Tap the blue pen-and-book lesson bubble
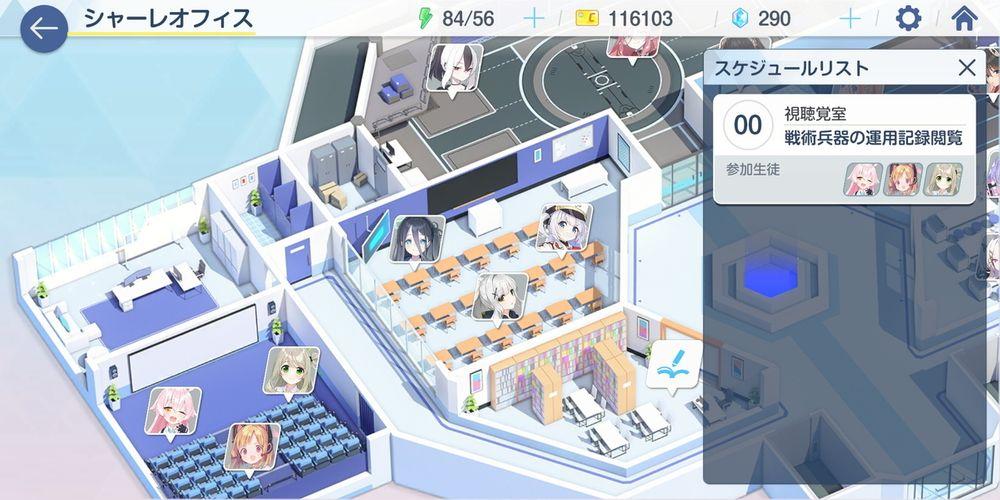The width and height of the screenshot is (1000, 500). (669, 365)
